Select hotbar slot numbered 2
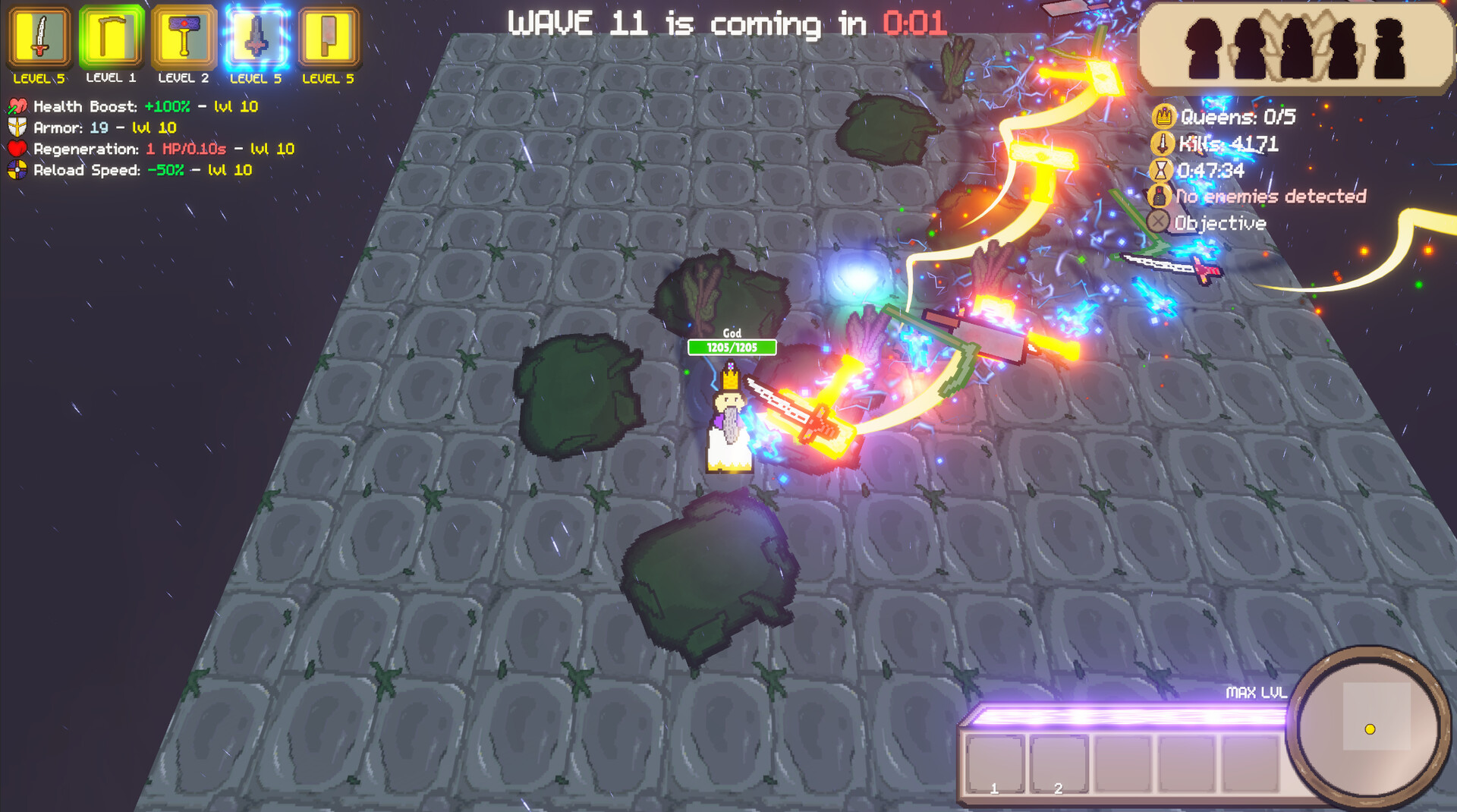 click(x=1059, y=764)
